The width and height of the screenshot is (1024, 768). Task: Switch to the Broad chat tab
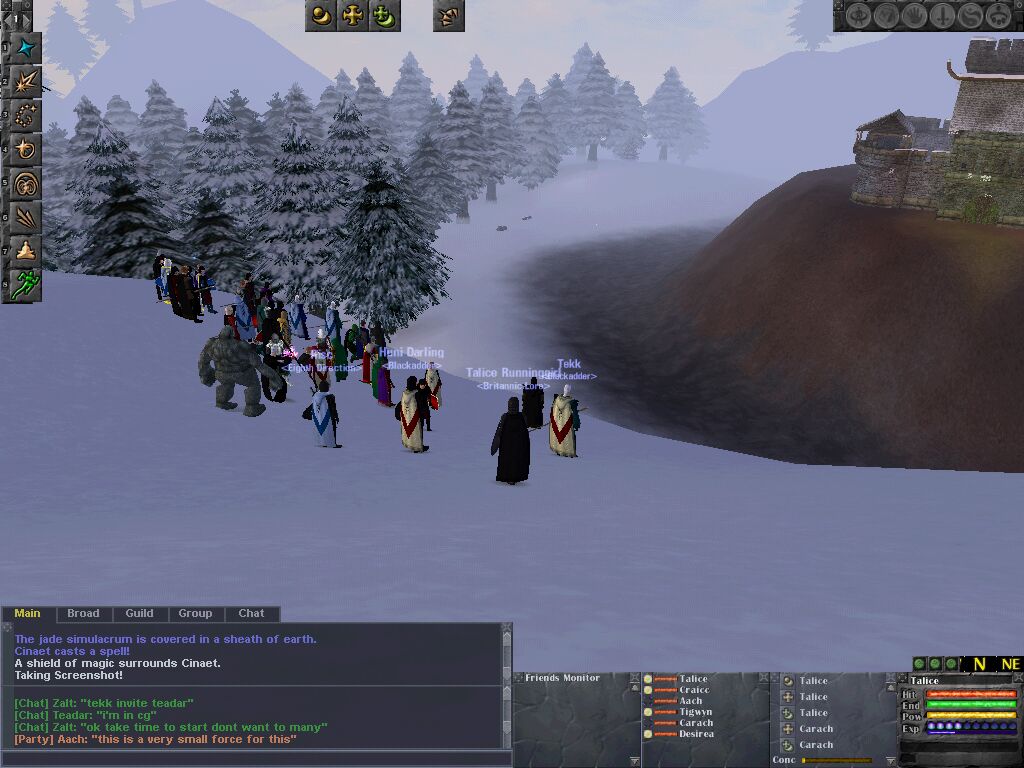pos(83,613)
